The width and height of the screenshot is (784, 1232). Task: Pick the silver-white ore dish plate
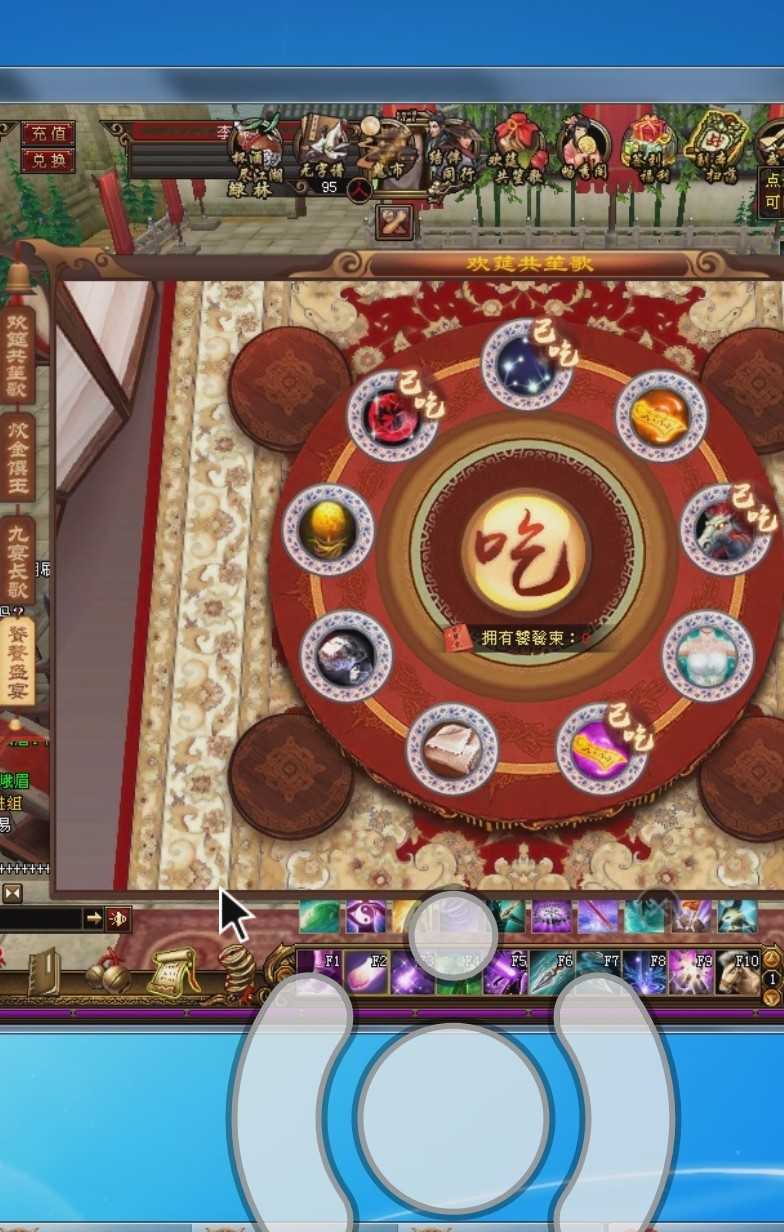point(346,655)
